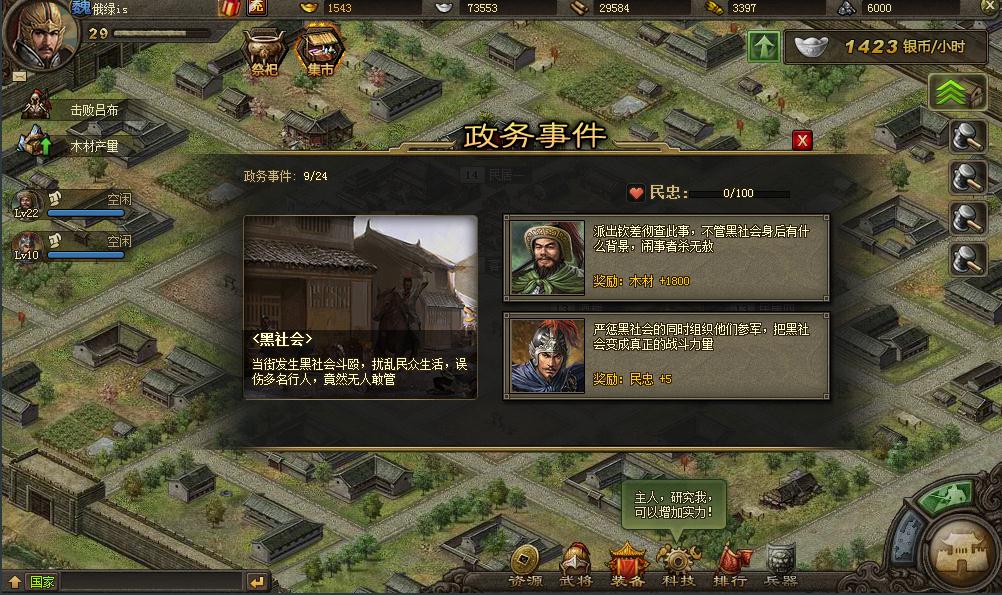Open the 武将 generals menu
Screen dimensions: 1002x595
pyautogui.click(x=575, y=568)
